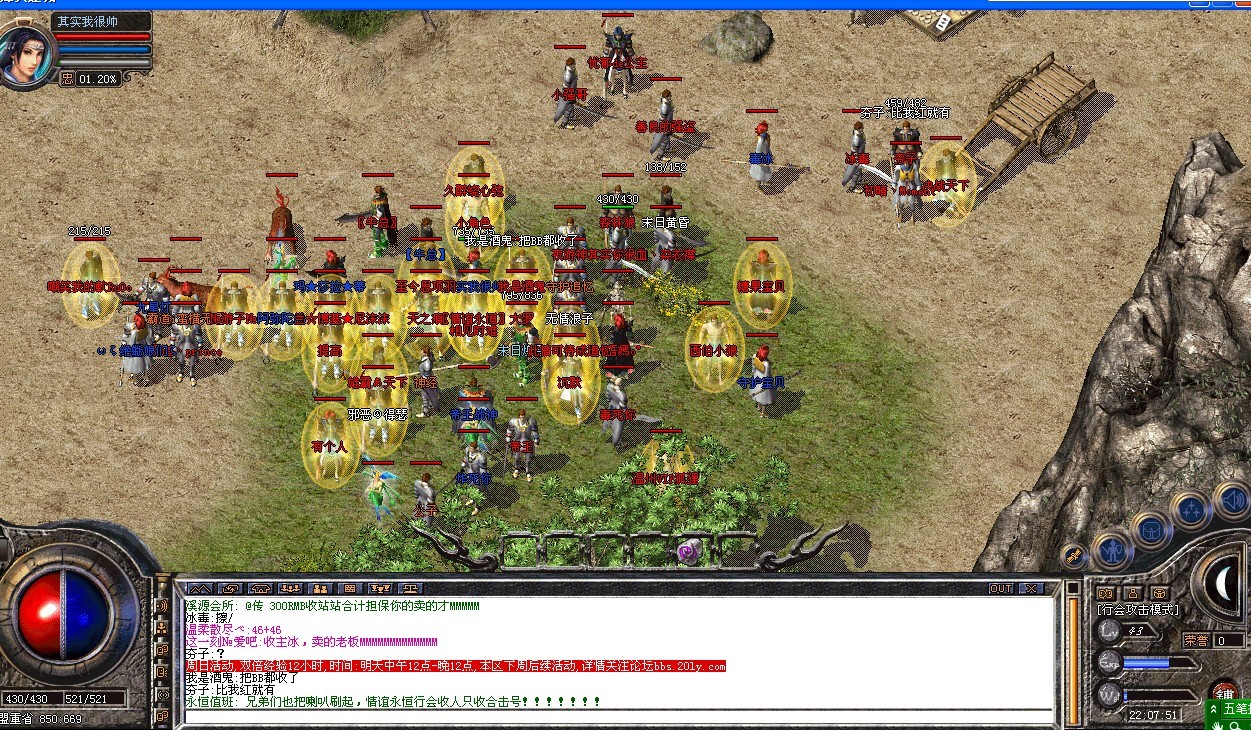Screen dimensions: 1251x730
Task: Click the person icon above attack mode
Action: coord(1133,593)
